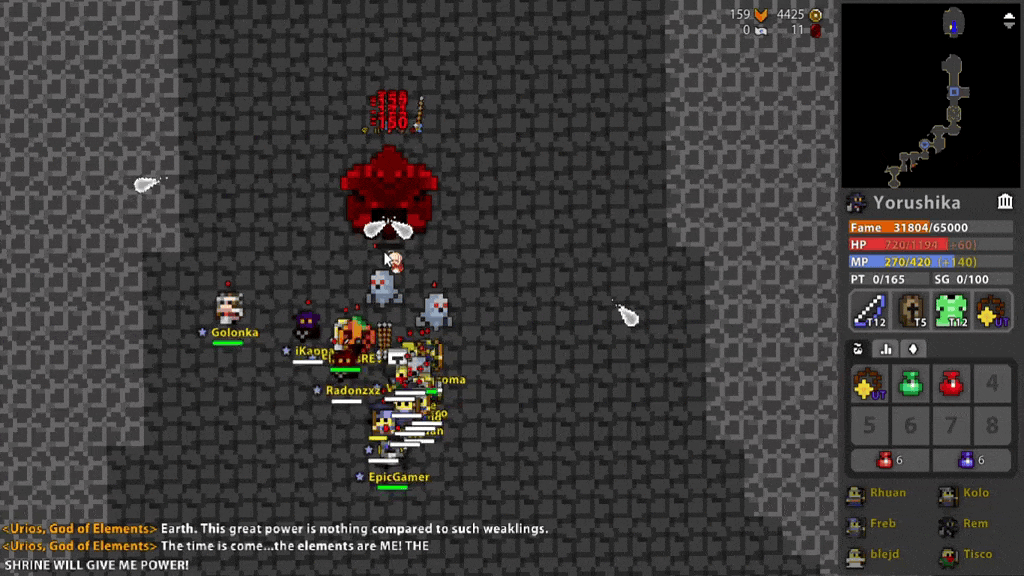Toggle the minimap zoom arrows

(x=1008, y=22)
